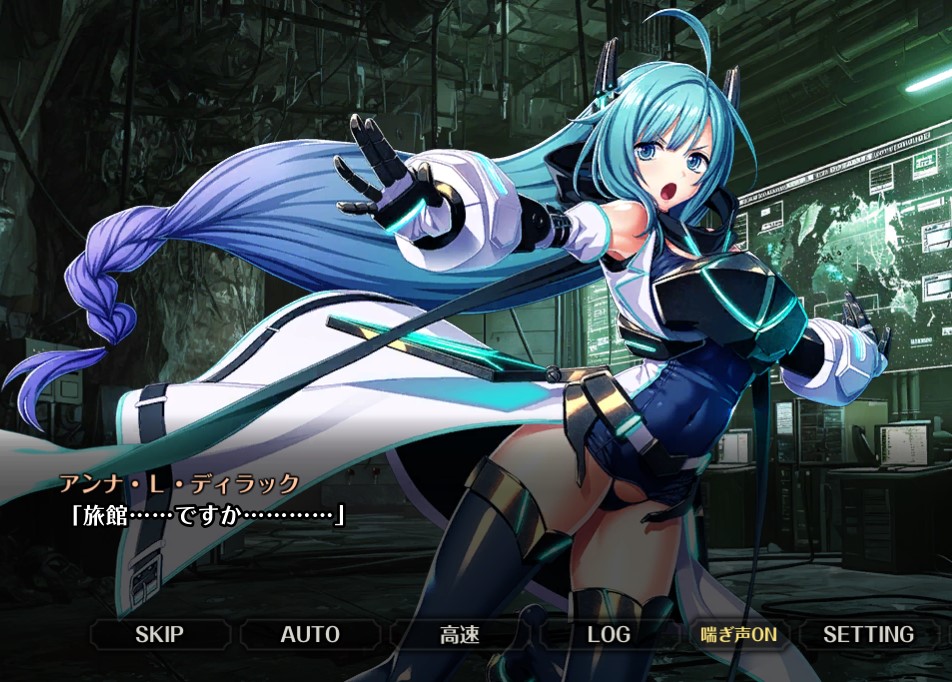Open the dialogue LOG
952x682 pixels.
(609, 634)
